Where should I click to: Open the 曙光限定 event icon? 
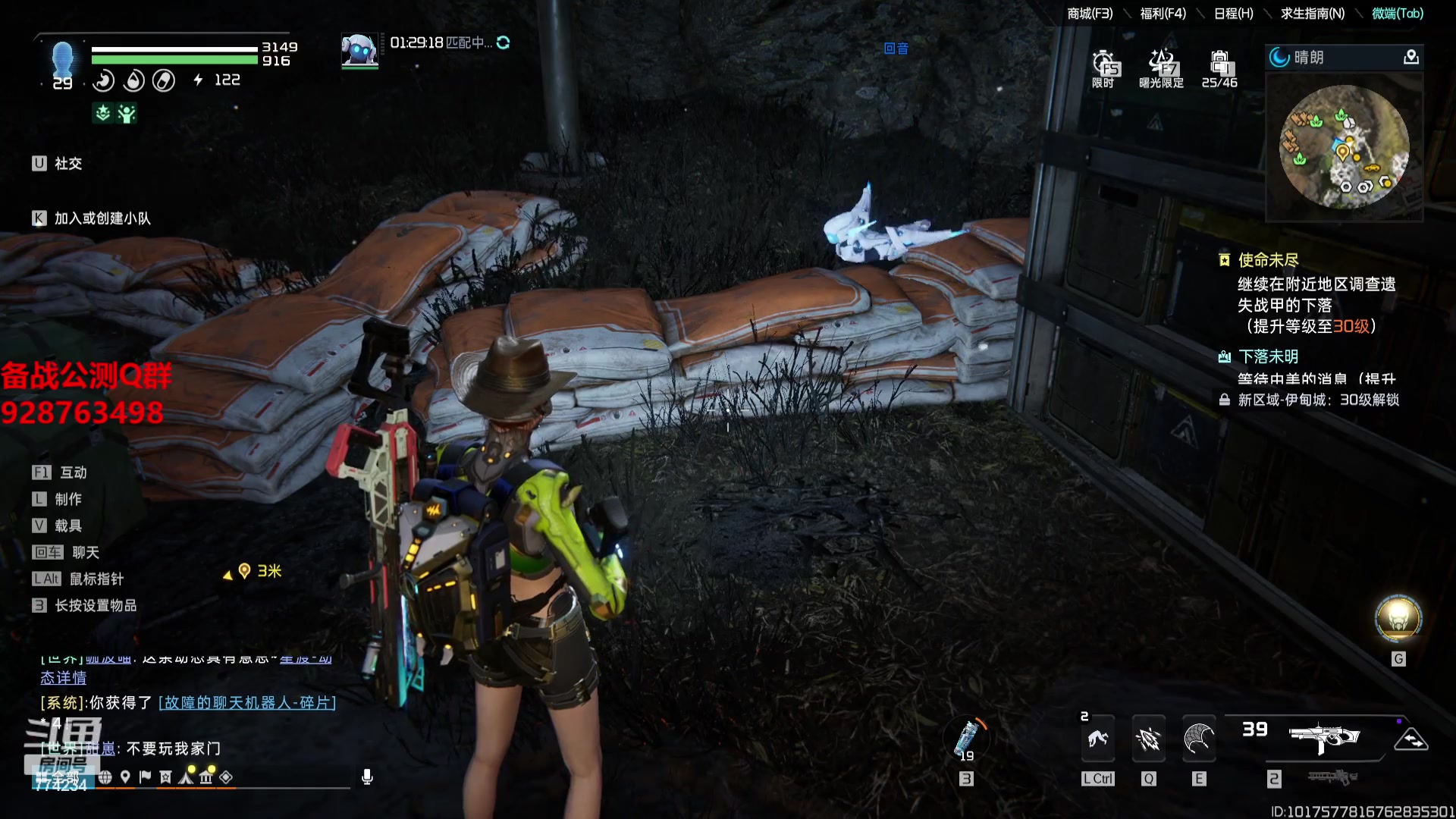[1161, 68]
